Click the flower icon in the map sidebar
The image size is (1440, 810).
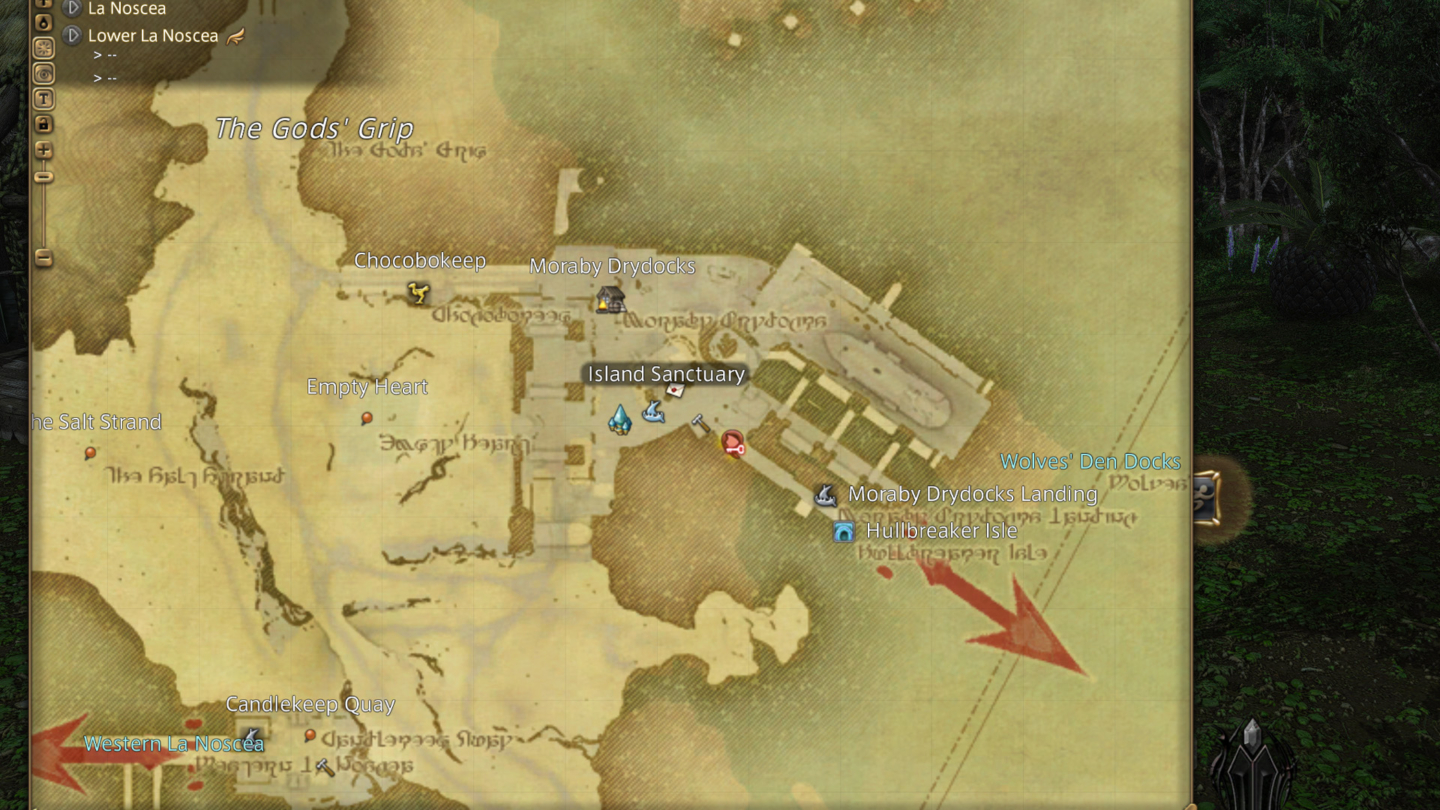click(x=43, y=45)
